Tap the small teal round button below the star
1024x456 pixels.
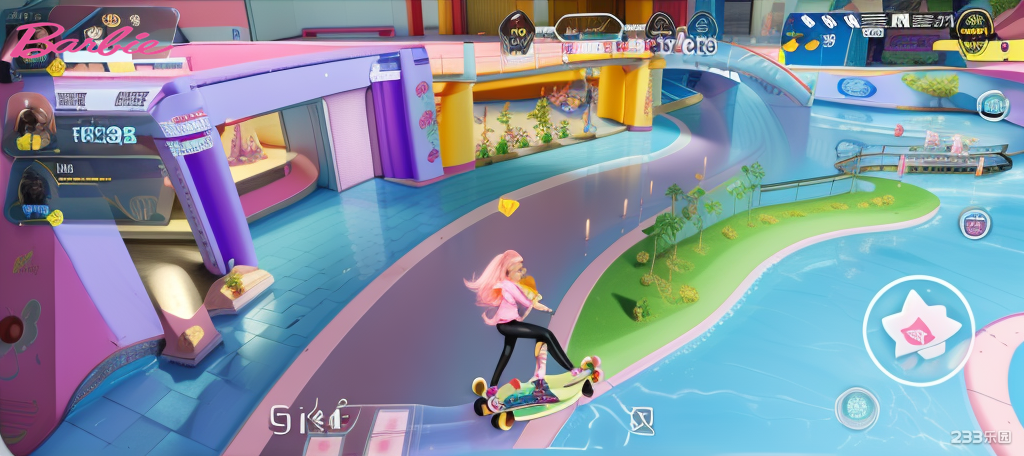click(x=856, y=407)
